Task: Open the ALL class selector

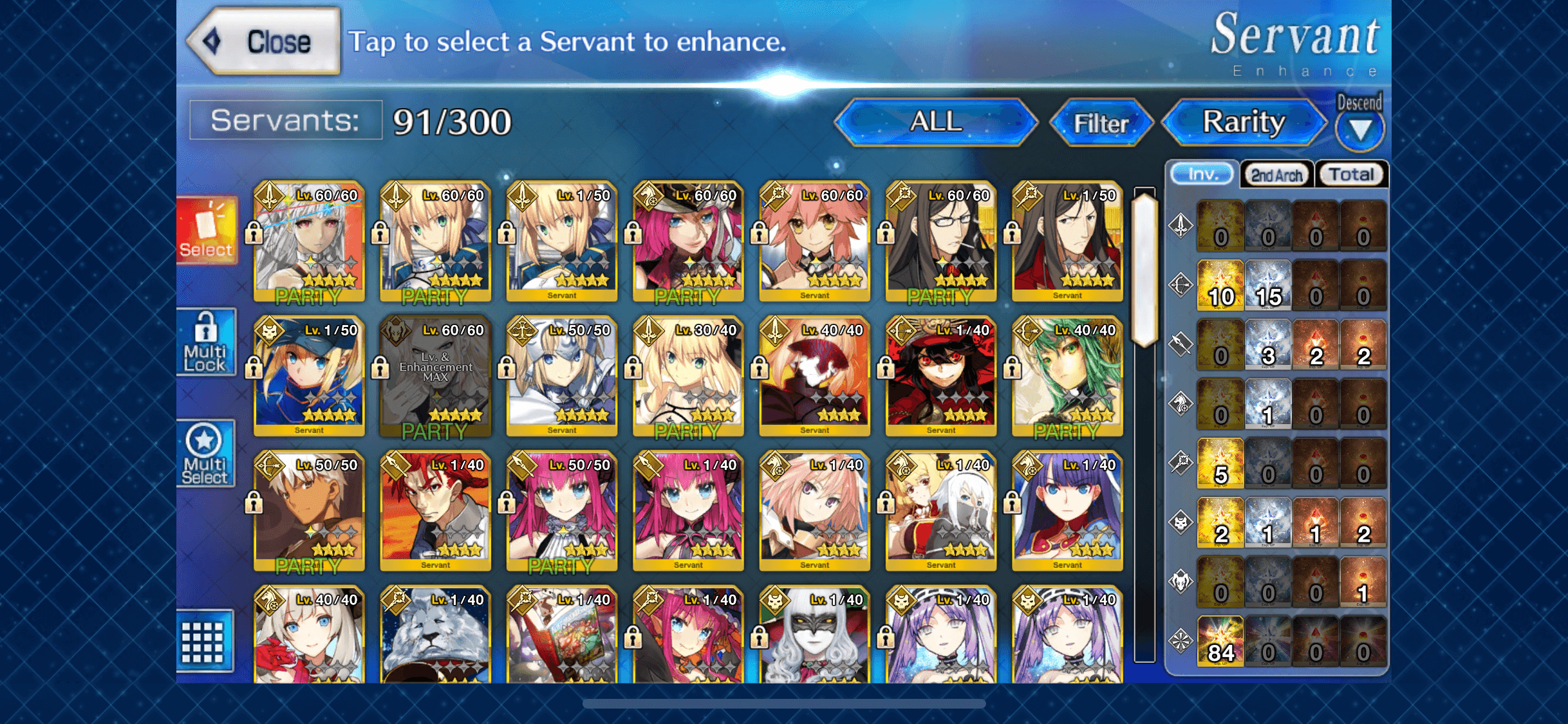Action: click(935, 122)
